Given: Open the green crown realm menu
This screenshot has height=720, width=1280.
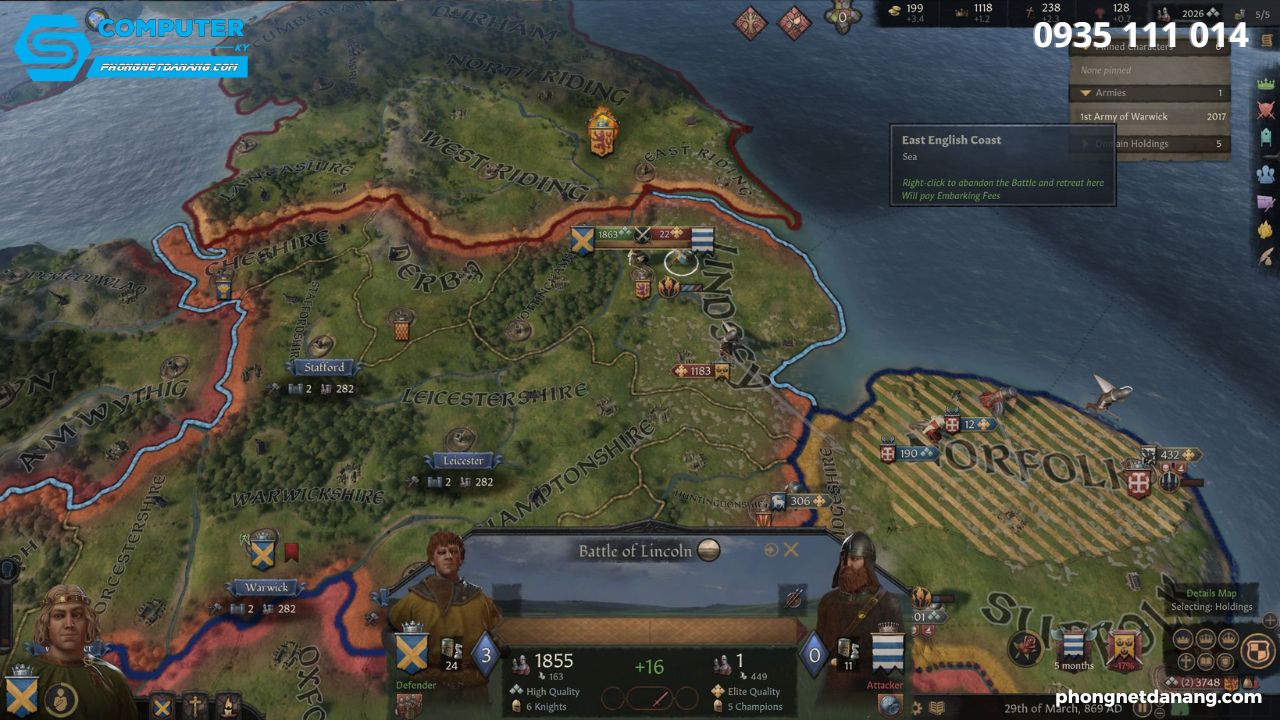Looking at the screenshot, I should (x=1266, y=84).
